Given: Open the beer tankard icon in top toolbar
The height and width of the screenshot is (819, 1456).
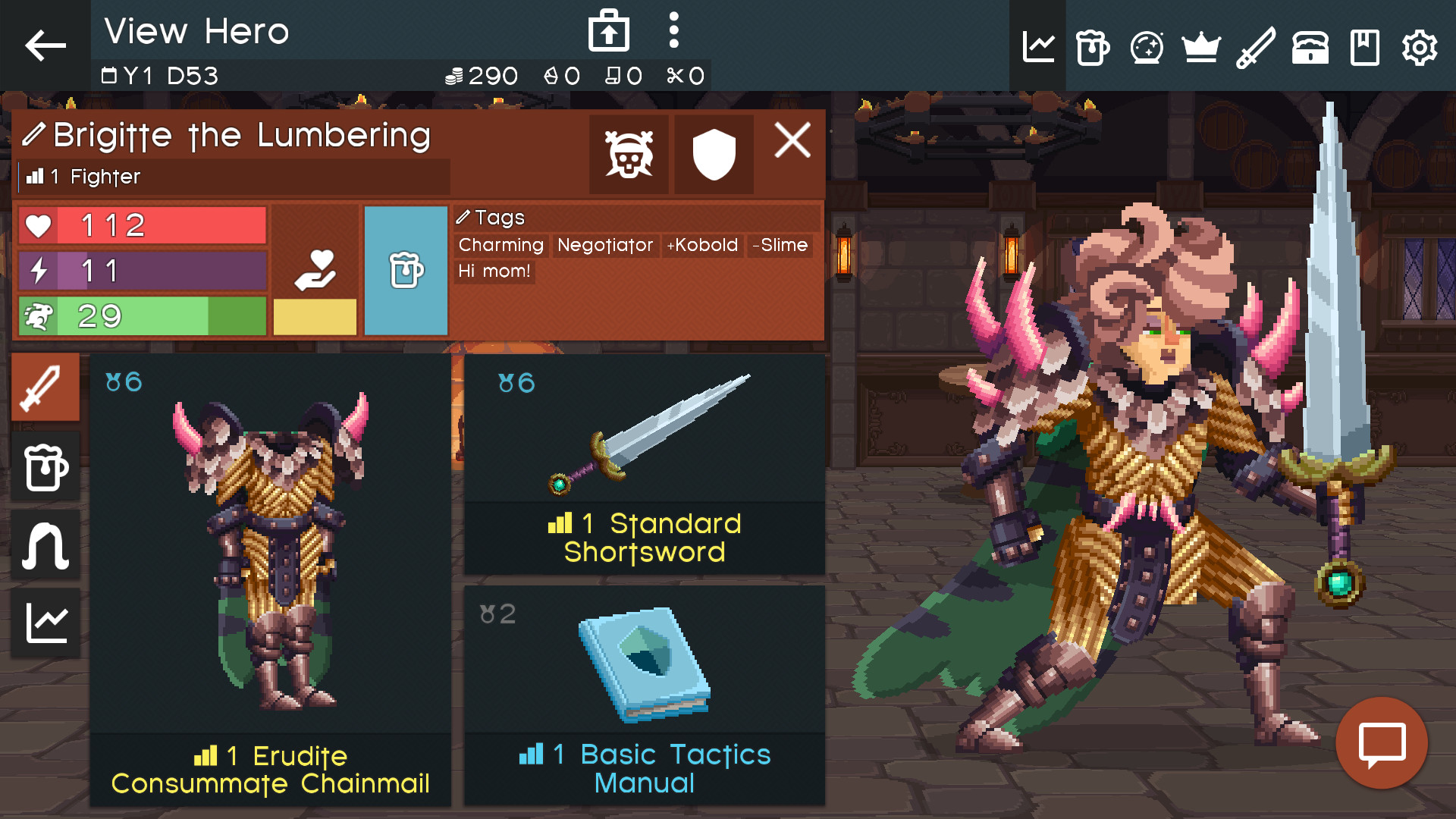Looking at the screenshot, I should point(1092,47).
